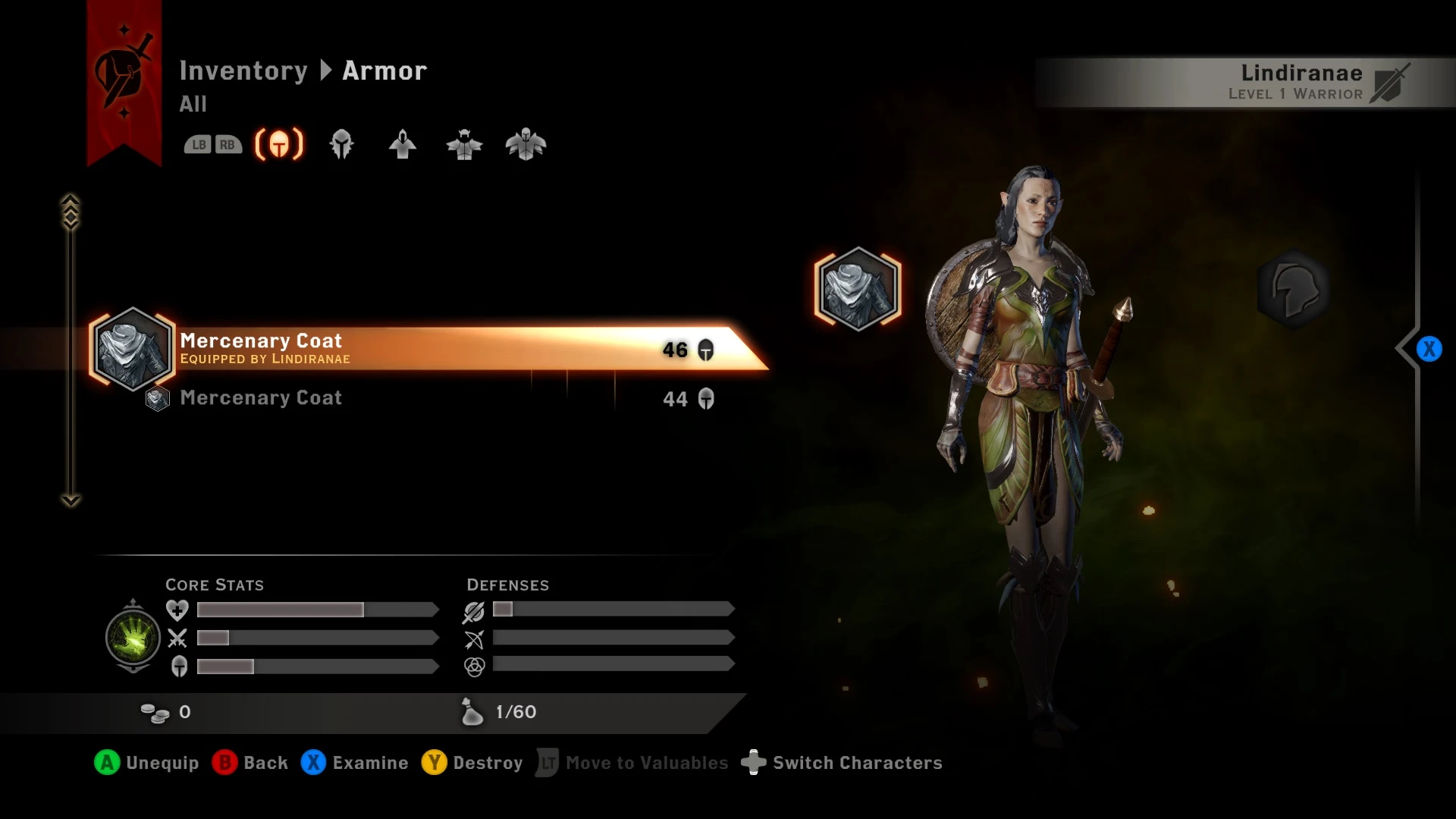This screenshot has height=819, width=1456.
Task: Toggle the LB category button
Action: coord(199,144)
